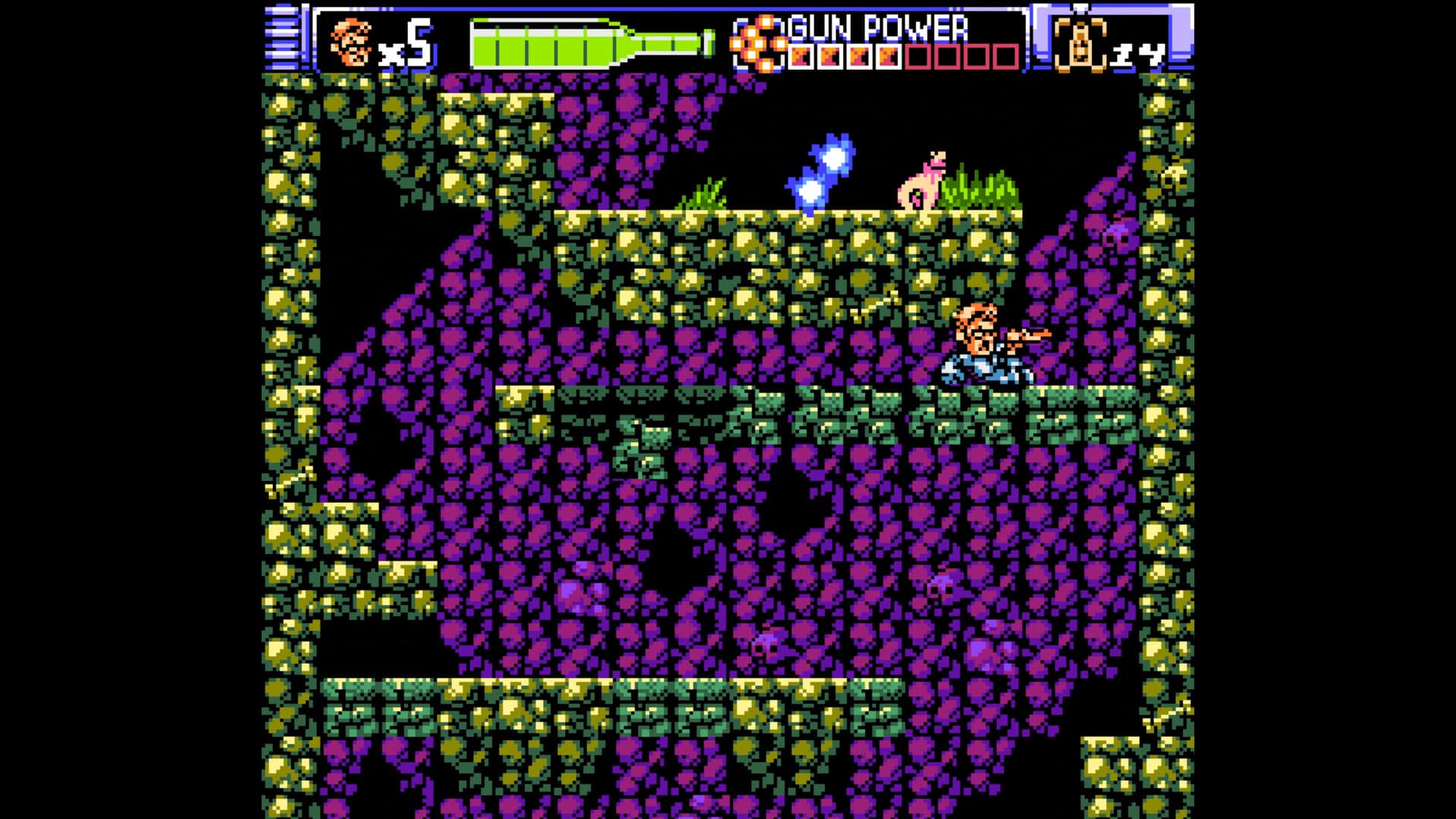Click the GUN POWER label text
The height and width of the screenshot is (819, 1456).
point(880,27)
